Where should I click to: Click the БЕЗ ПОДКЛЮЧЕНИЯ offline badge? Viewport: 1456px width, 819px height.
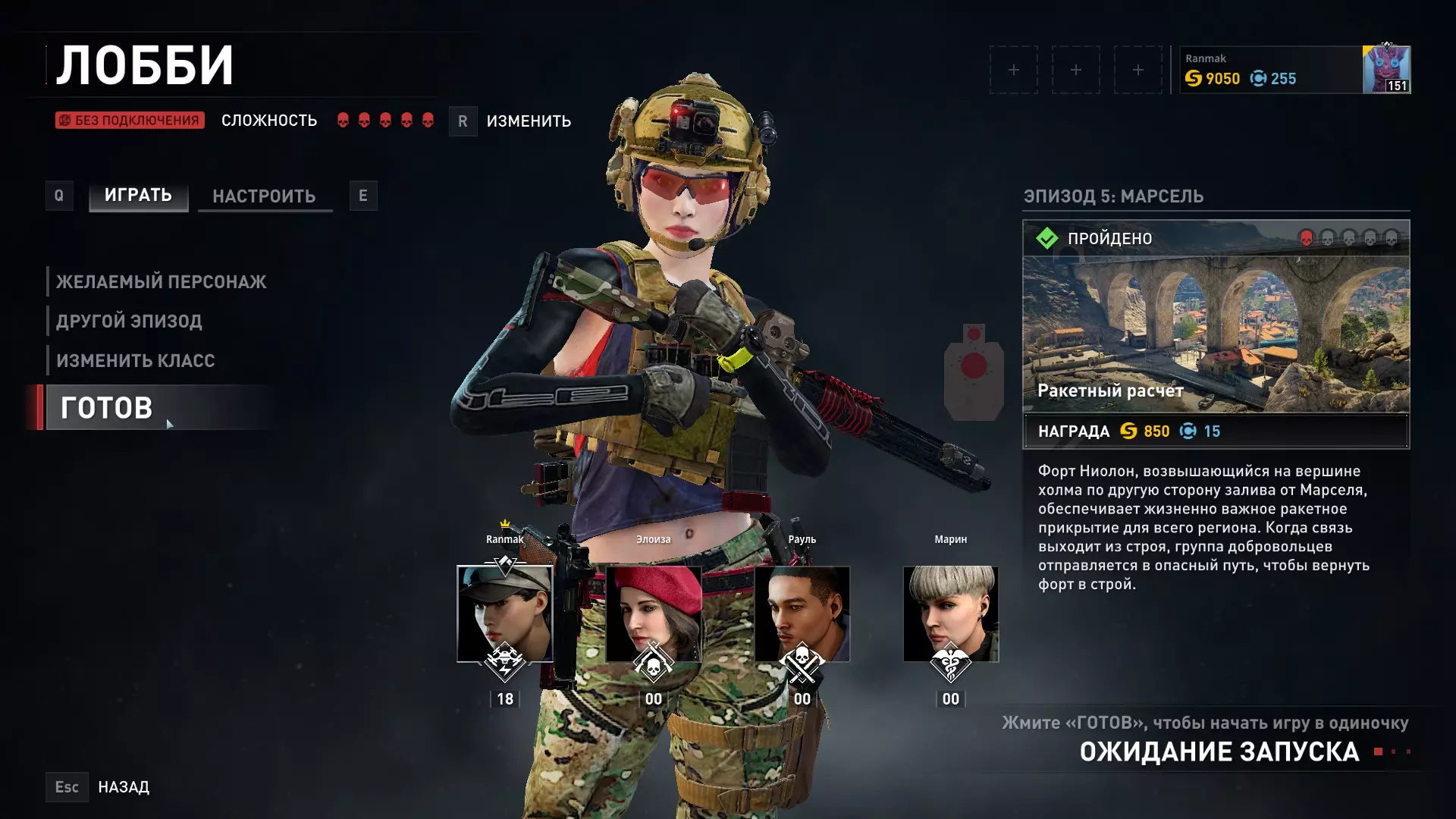coord(130,121)
